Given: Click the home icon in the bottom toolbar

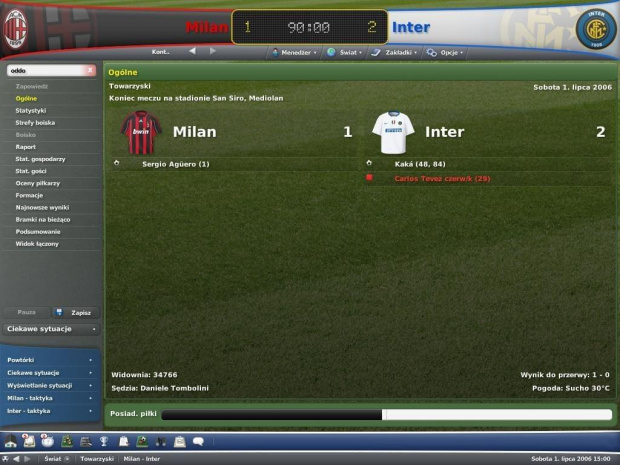Looking at the screenshot, I should (11, 440).
